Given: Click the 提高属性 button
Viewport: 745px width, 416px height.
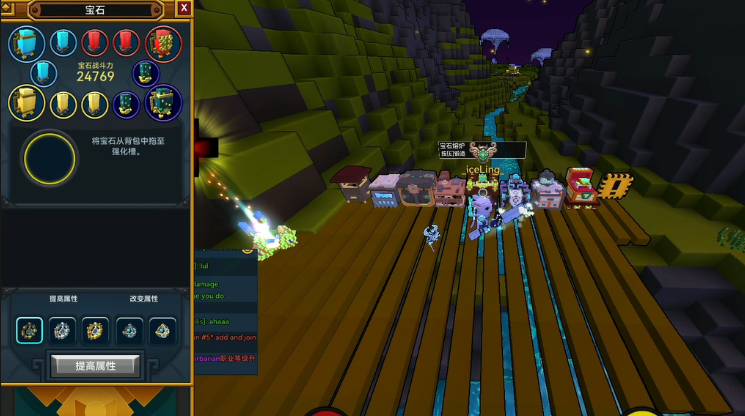Looking at the screenshot, I should pos(95,366).
